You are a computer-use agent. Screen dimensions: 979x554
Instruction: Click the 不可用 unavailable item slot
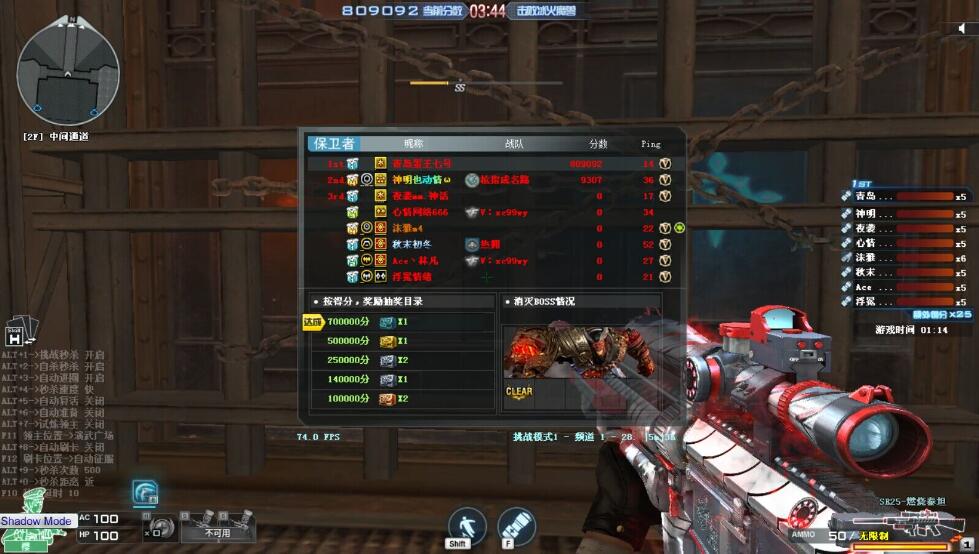[x=217, y=526]
